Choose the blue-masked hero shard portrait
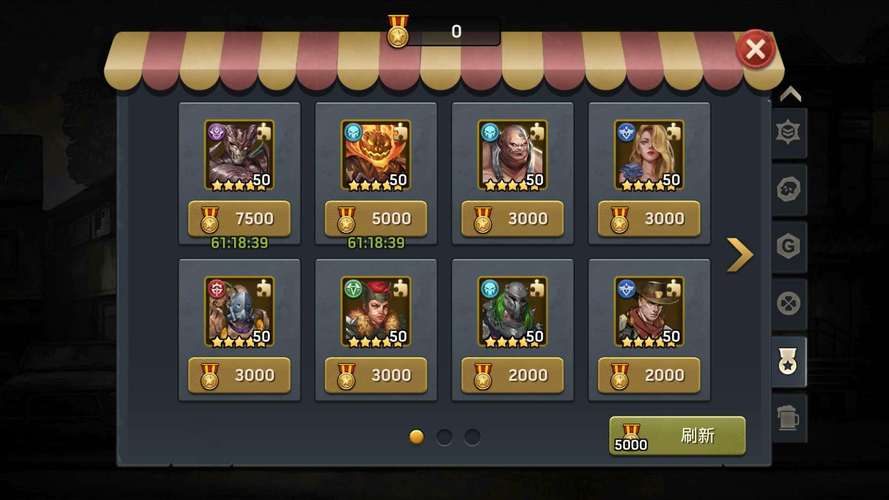 pos(239,311)
